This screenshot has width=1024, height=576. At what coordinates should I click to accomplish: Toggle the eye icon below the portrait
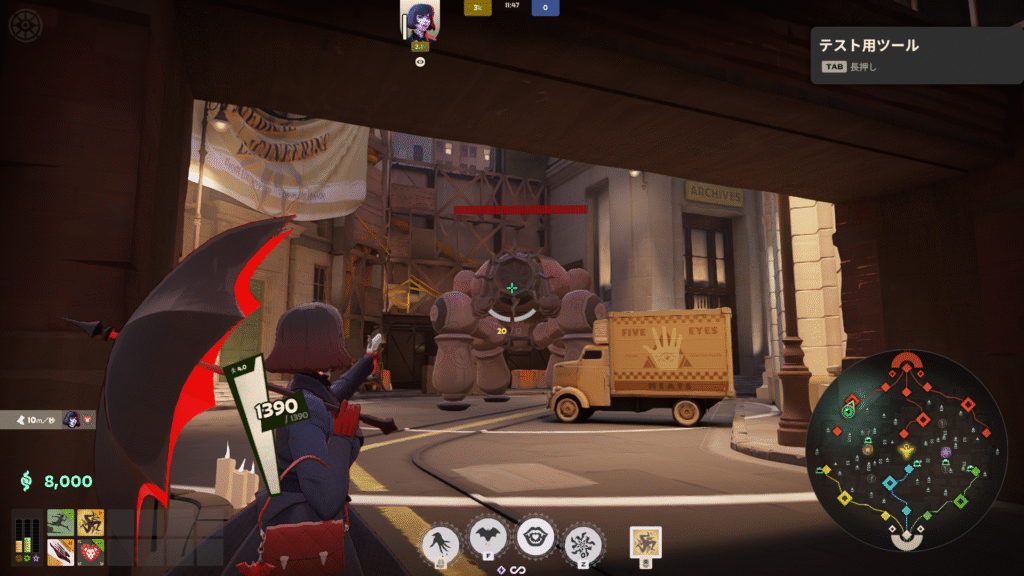coord(421,61)
